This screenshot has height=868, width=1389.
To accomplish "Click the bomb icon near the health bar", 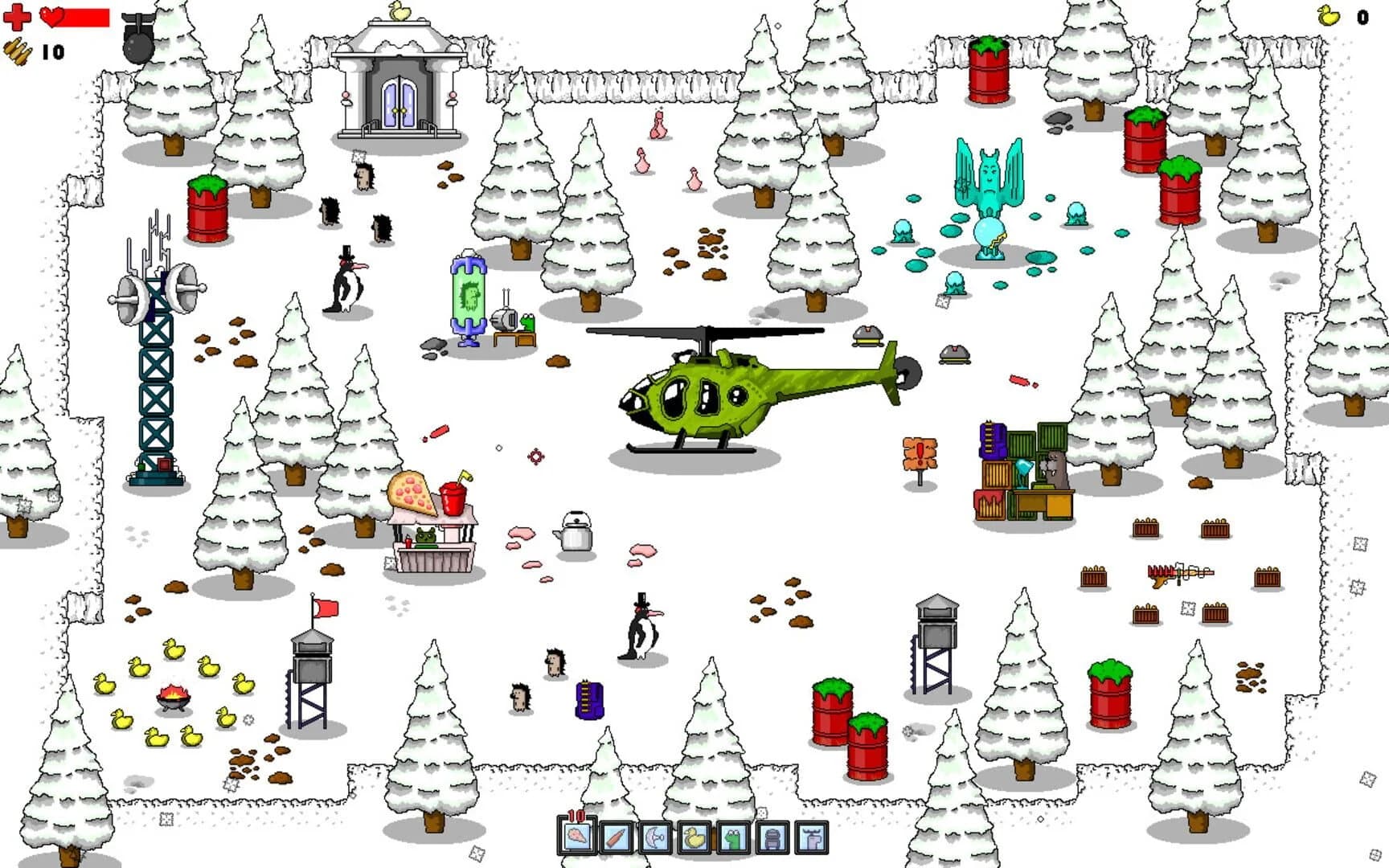I will coord(137,40).
